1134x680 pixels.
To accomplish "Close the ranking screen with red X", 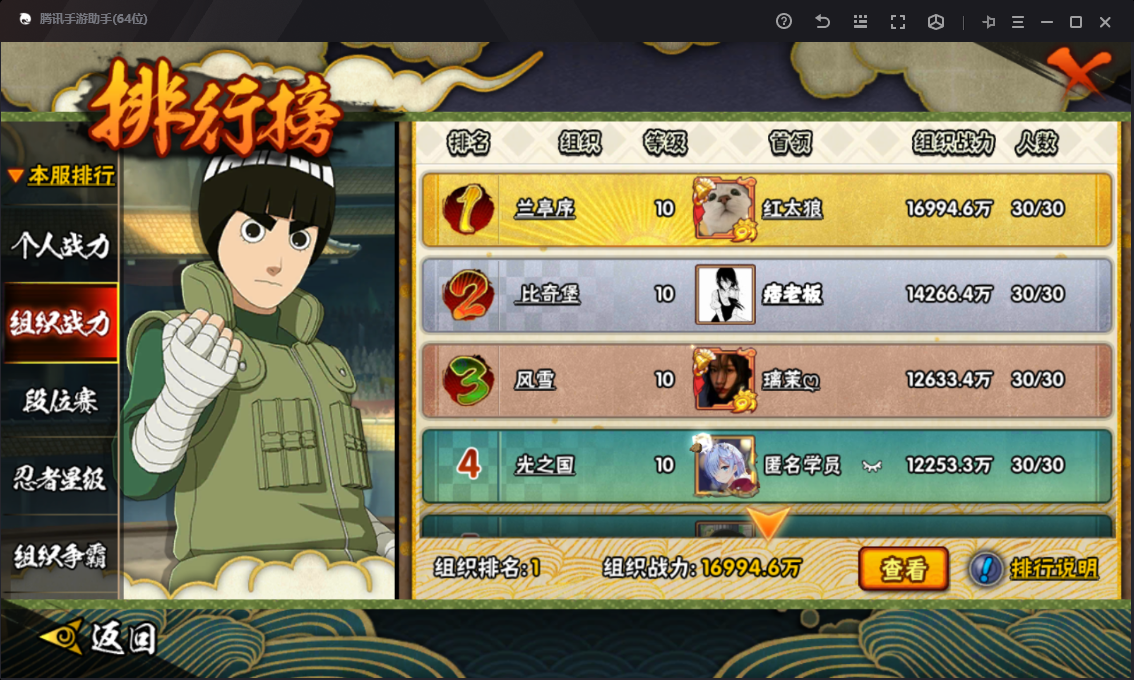I will [1079, 72].
